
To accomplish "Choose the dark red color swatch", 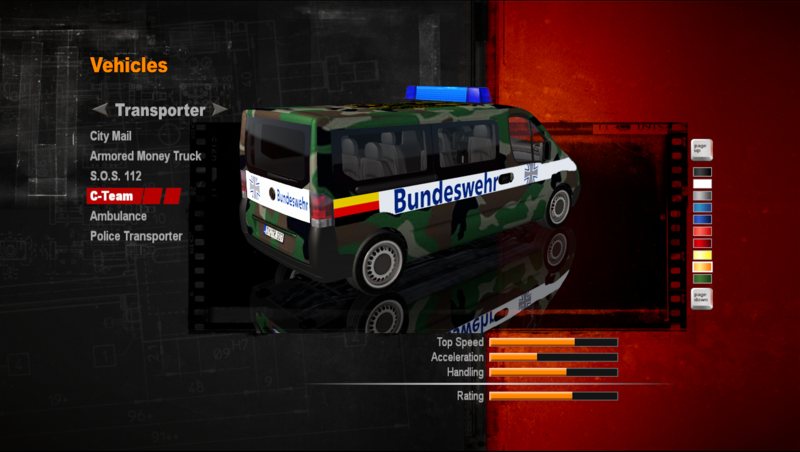I will (x=701, y=243).
